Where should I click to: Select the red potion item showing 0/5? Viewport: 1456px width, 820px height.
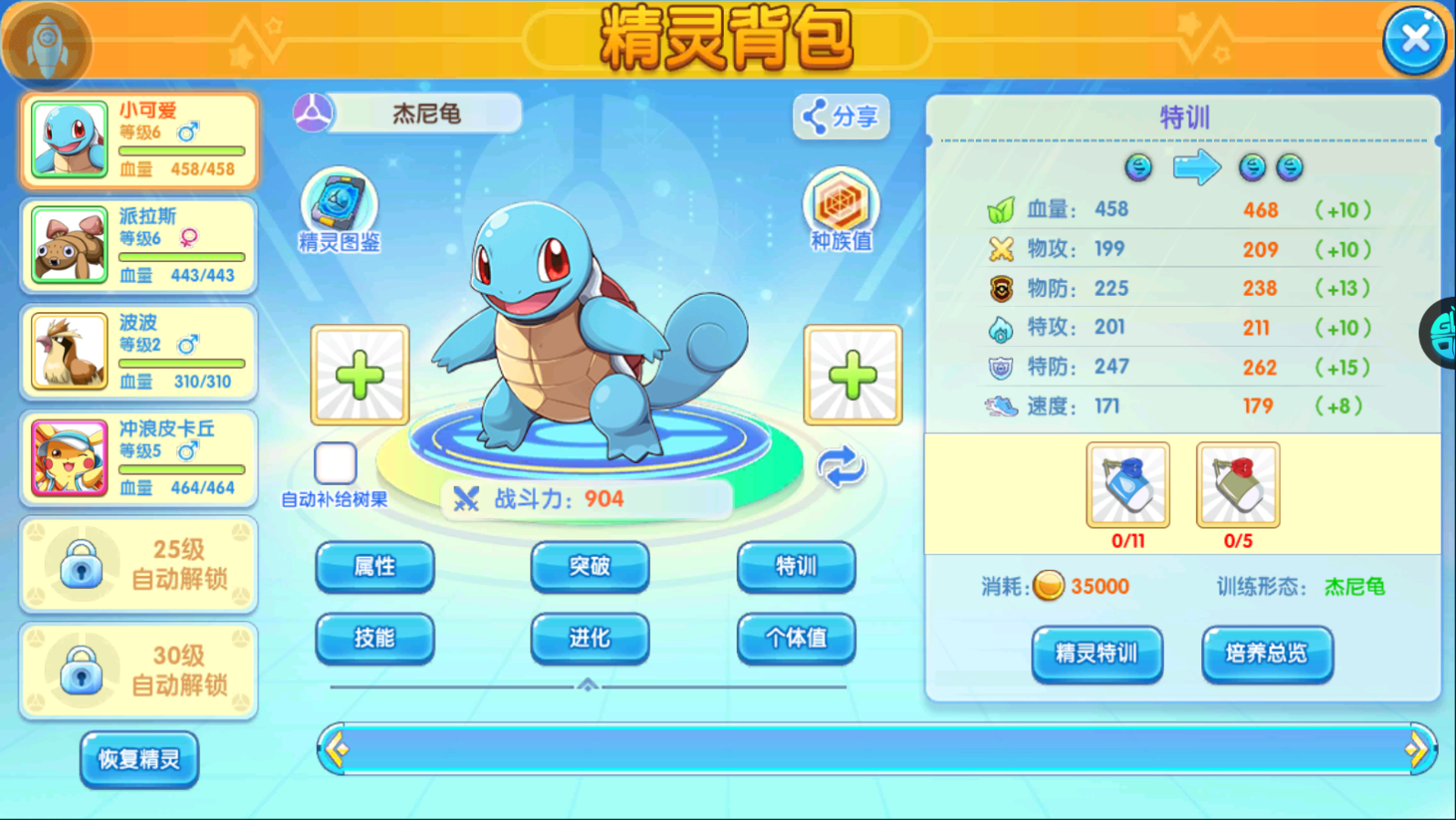coord(1237,484)
